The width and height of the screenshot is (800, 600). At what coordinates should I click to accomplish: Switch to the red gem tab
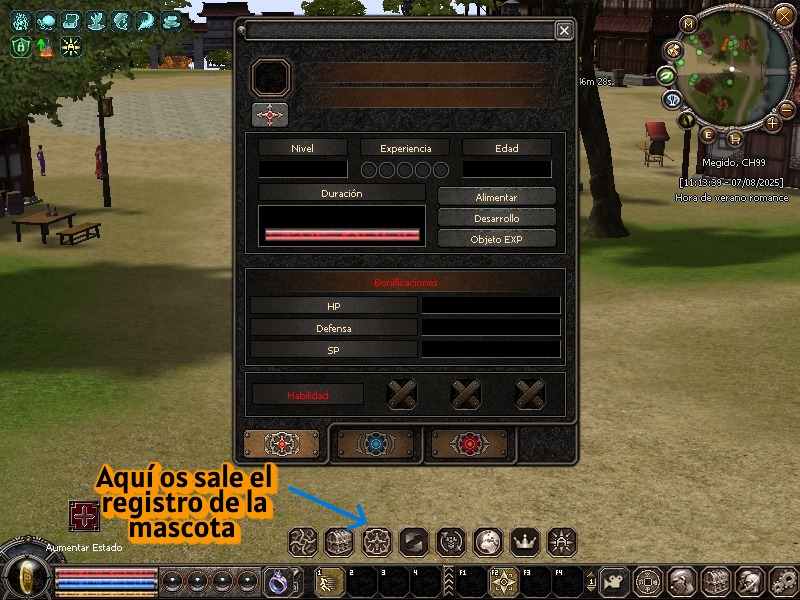point(468,445)
